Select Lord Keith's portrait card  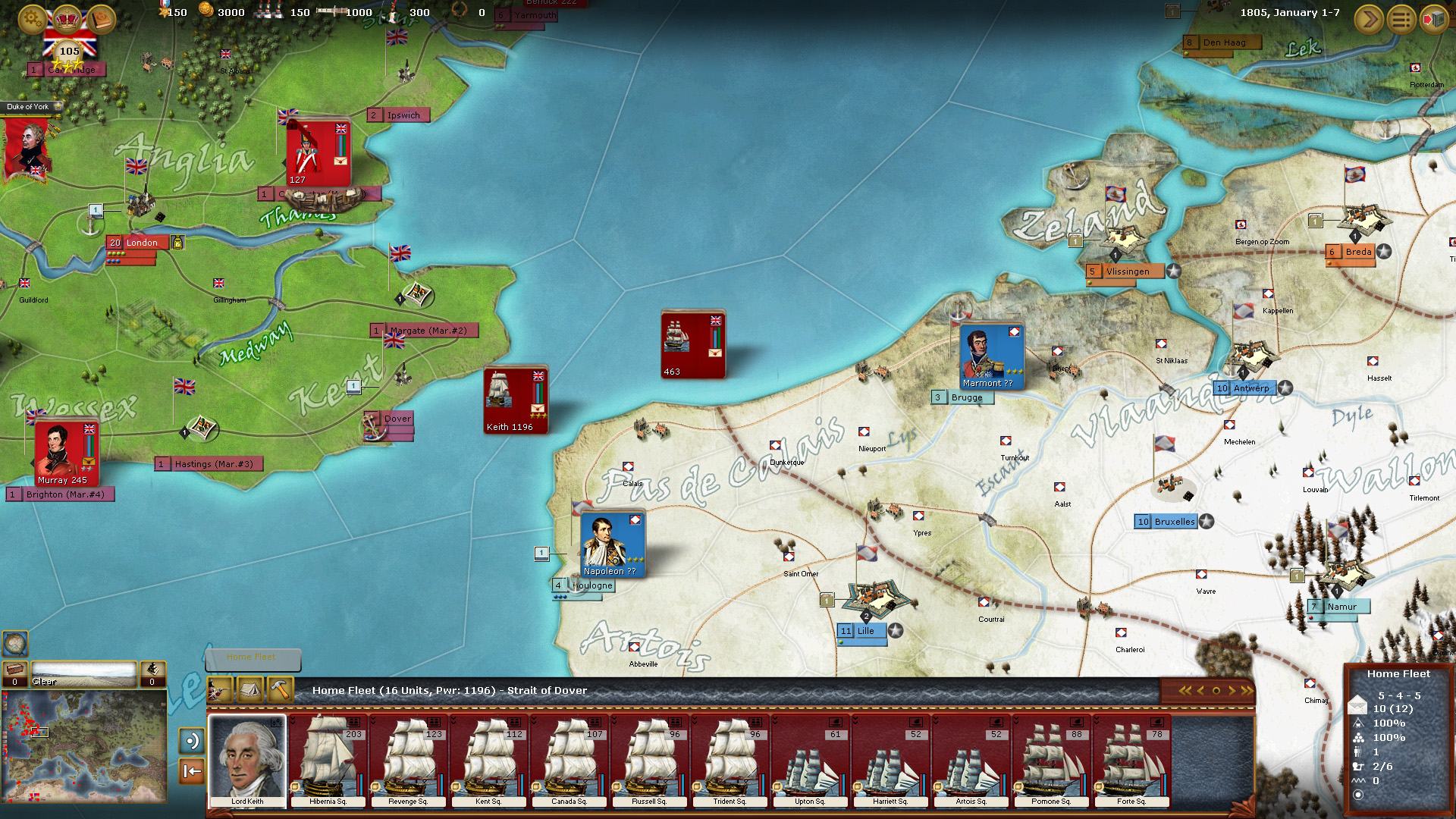pyautogui.click(x=247, y=760)
